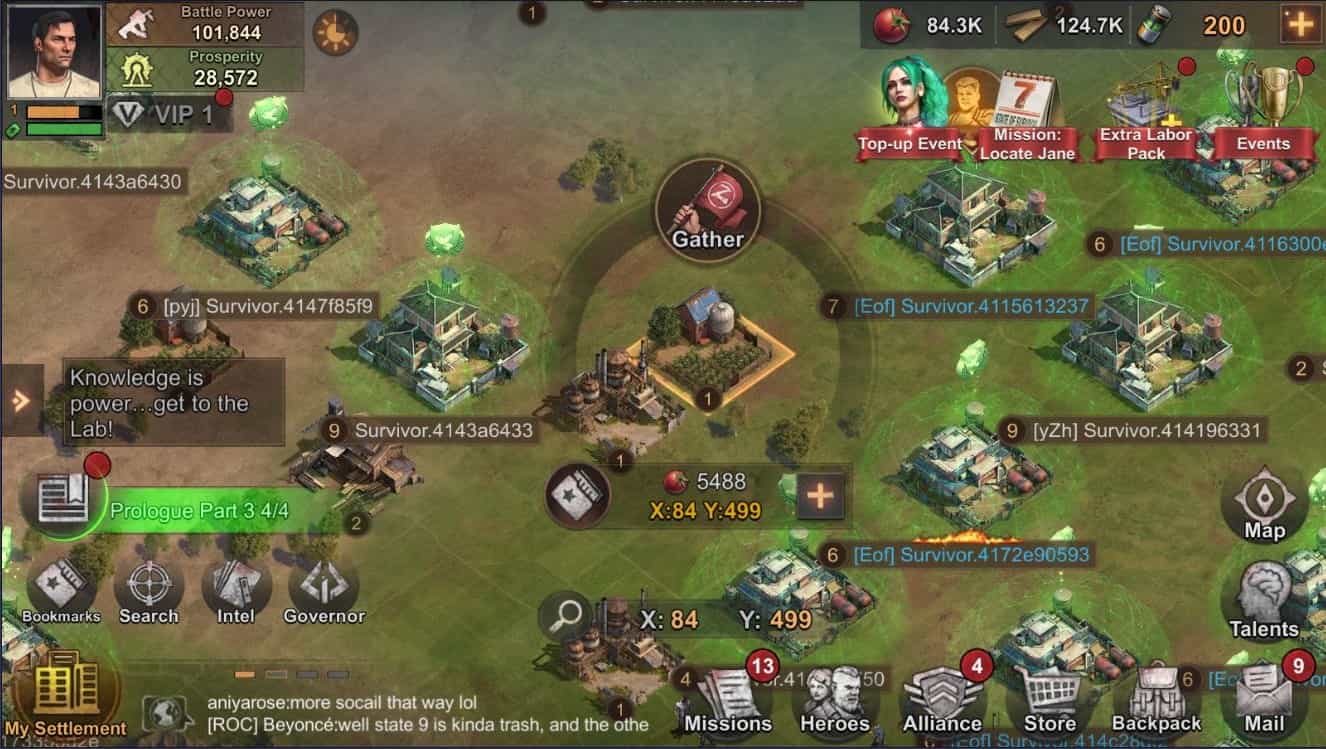
Task: Tap the Gather flag button
Action: (709, 207)
